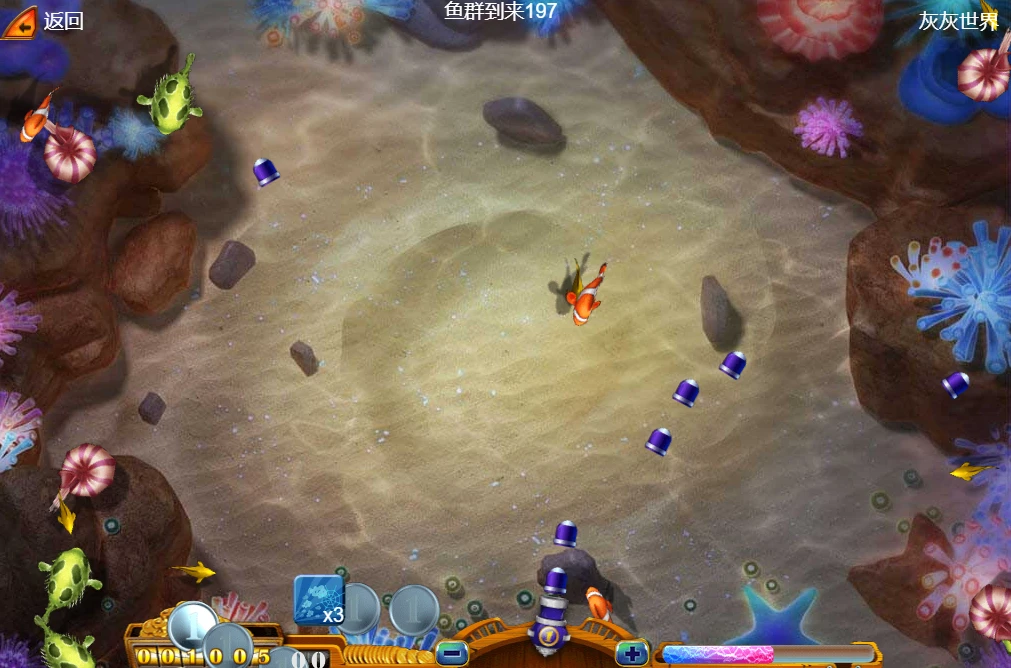Decrease cannon power with the minus button
Viewport: 1011px width, 668px height.
(452, 654)
